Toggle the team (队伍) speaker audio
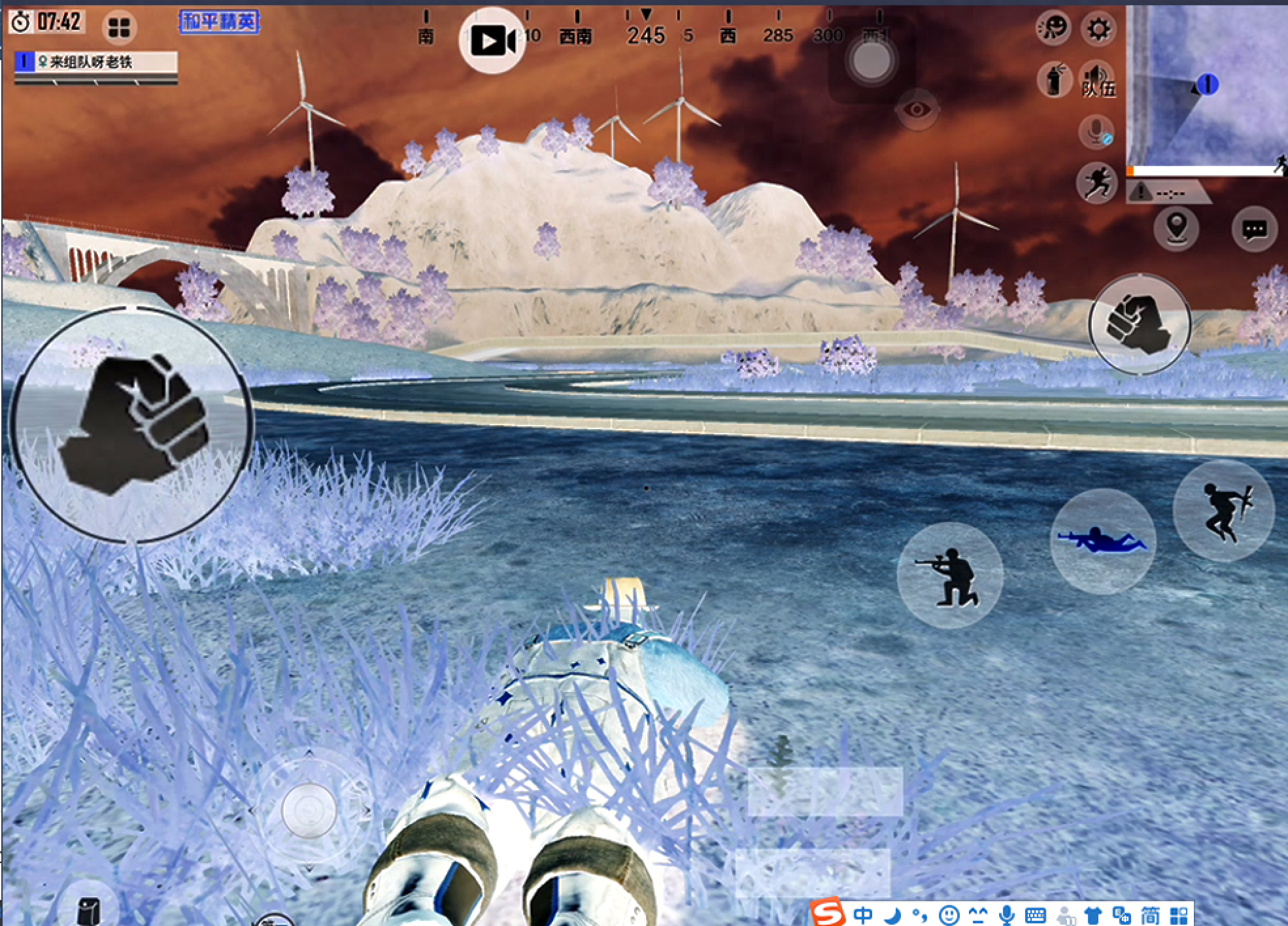 [x=1097, y=80]
